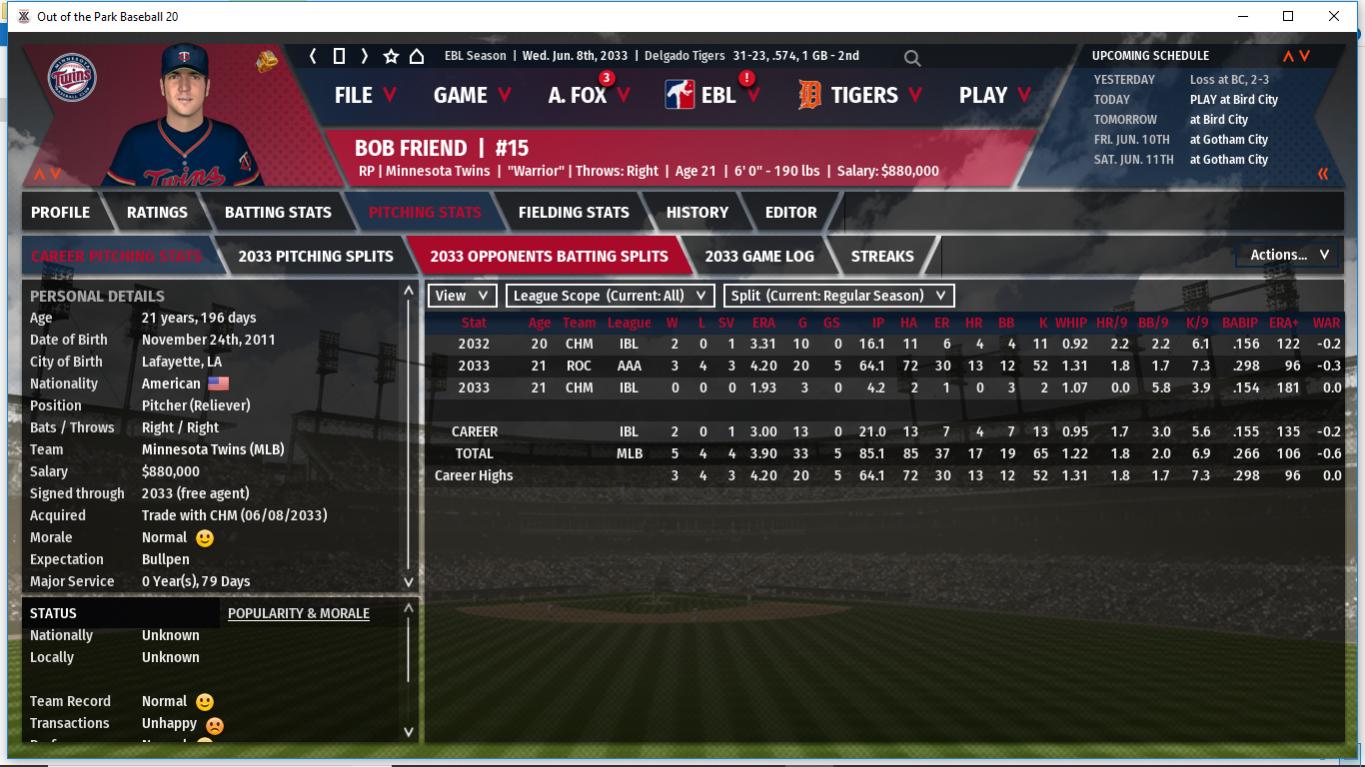Click the search magnifier icon
Screen dimensions: 1365x767
[912, 58]
